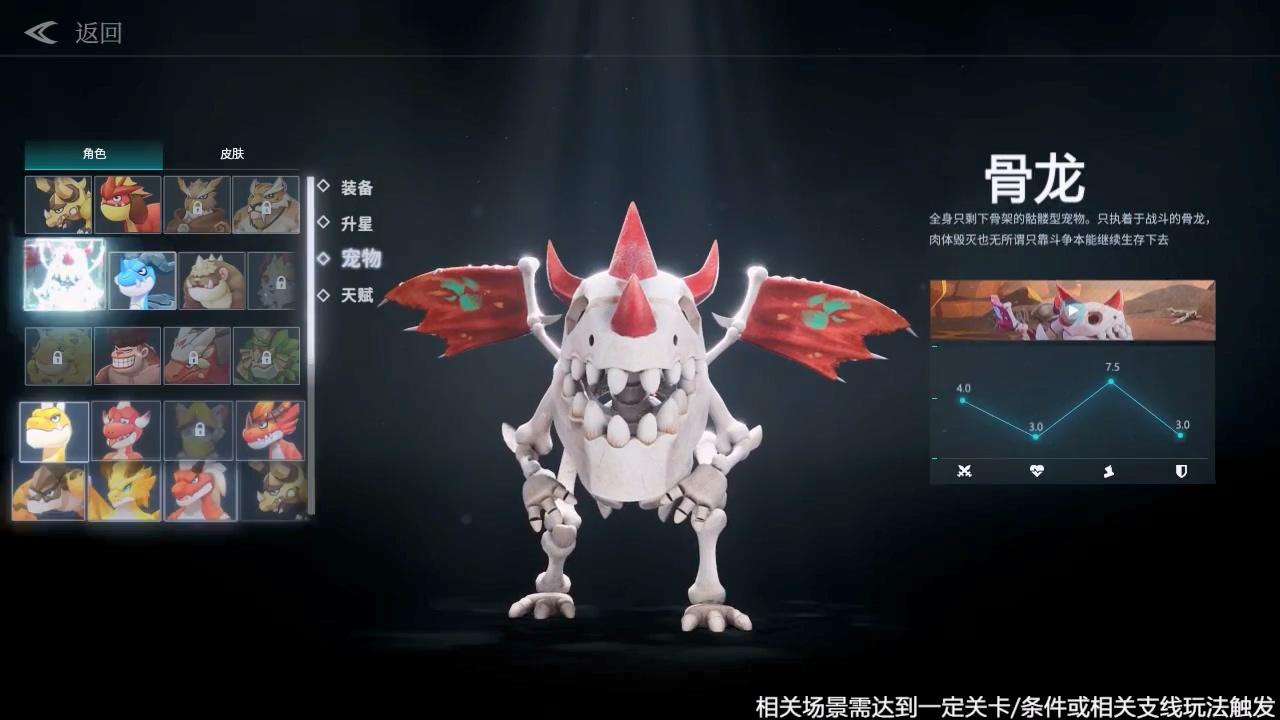This screenshot has width=1280, height=720.
Task: Expand the 宠物 menu entry
Action: click(360, 260)
